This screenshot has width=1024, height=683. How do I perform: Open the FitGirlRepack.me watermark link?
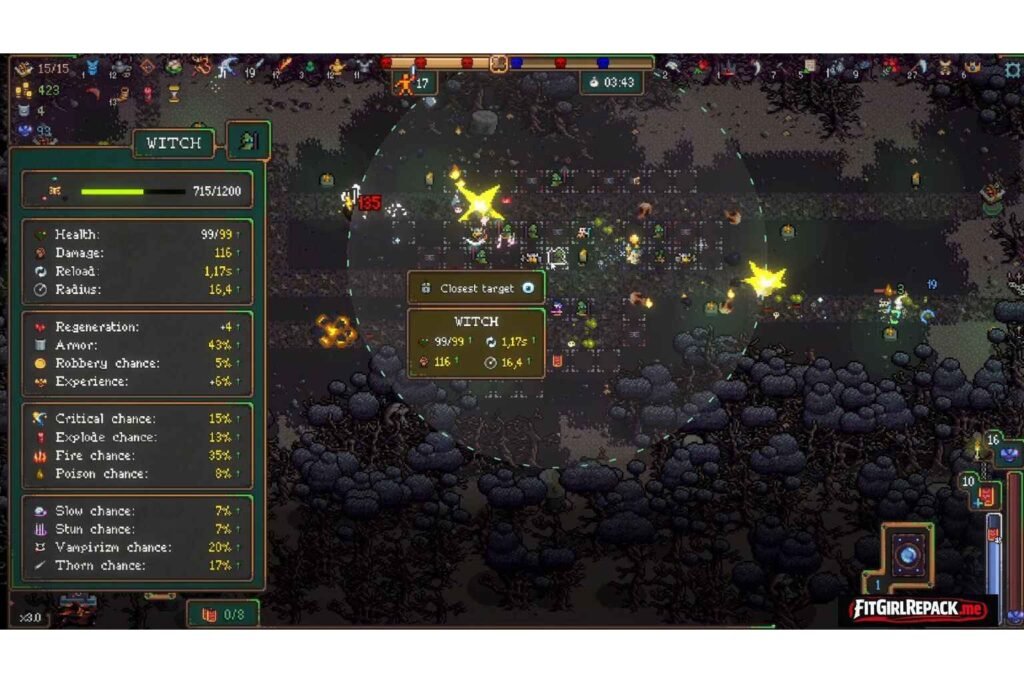[x=918, y=609]
